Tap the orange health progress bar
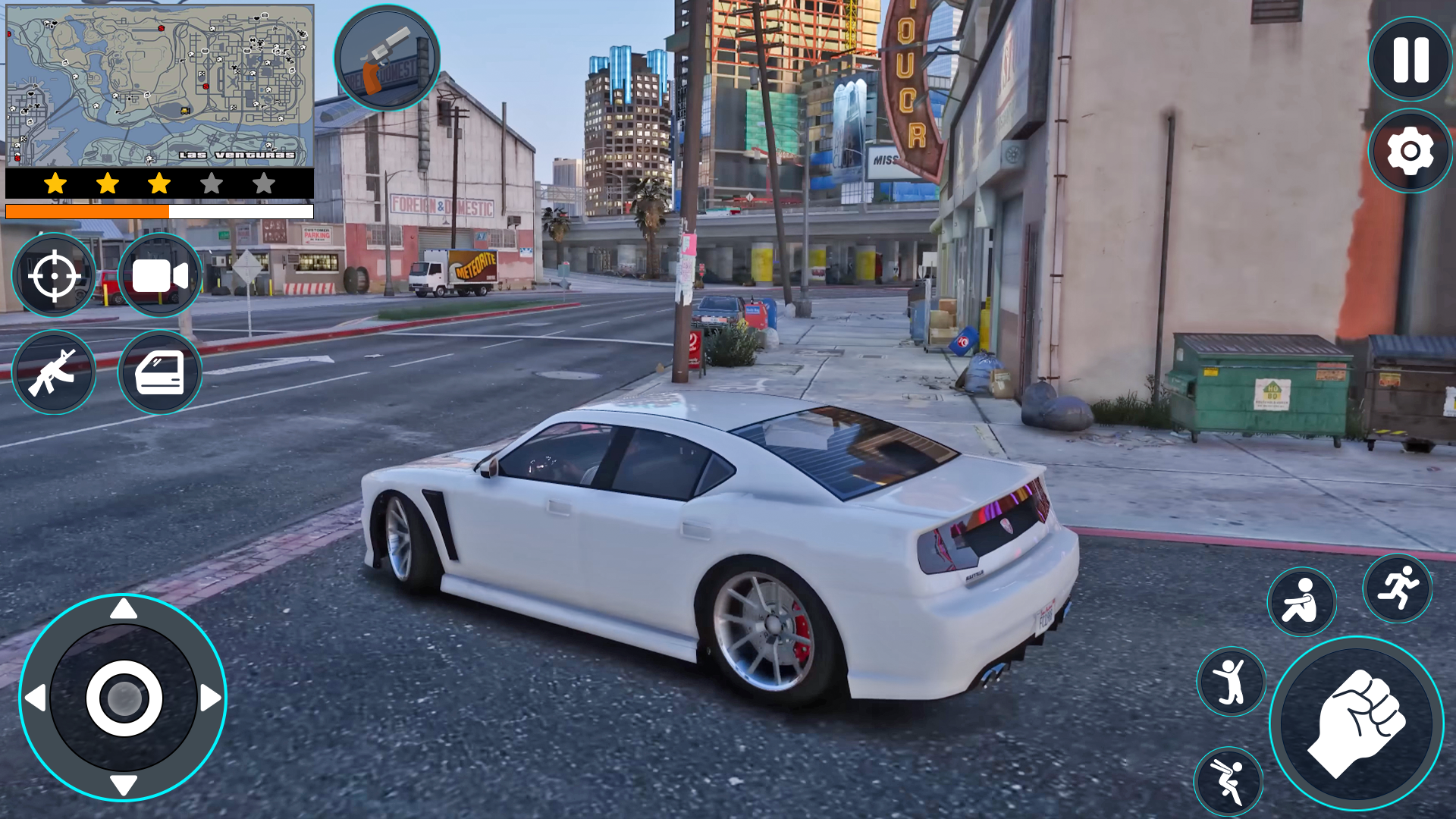The height and width of the screenshot is (819, 1456). click(87, 210)
